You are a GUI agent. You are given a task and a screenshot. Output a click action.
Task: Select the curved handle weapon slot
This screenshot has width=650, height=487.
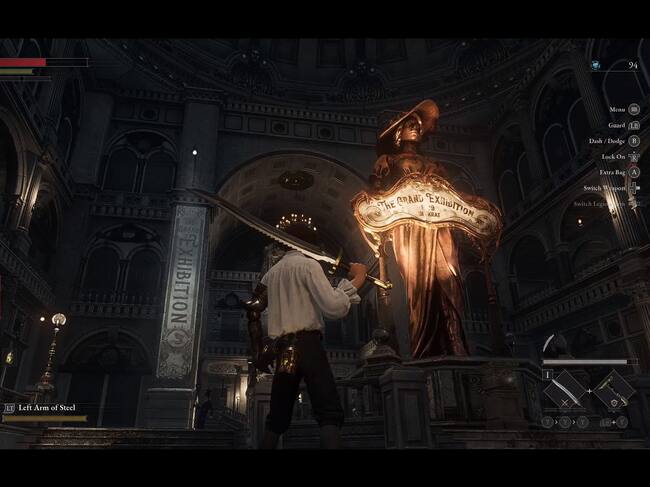[x=614, y=391]
